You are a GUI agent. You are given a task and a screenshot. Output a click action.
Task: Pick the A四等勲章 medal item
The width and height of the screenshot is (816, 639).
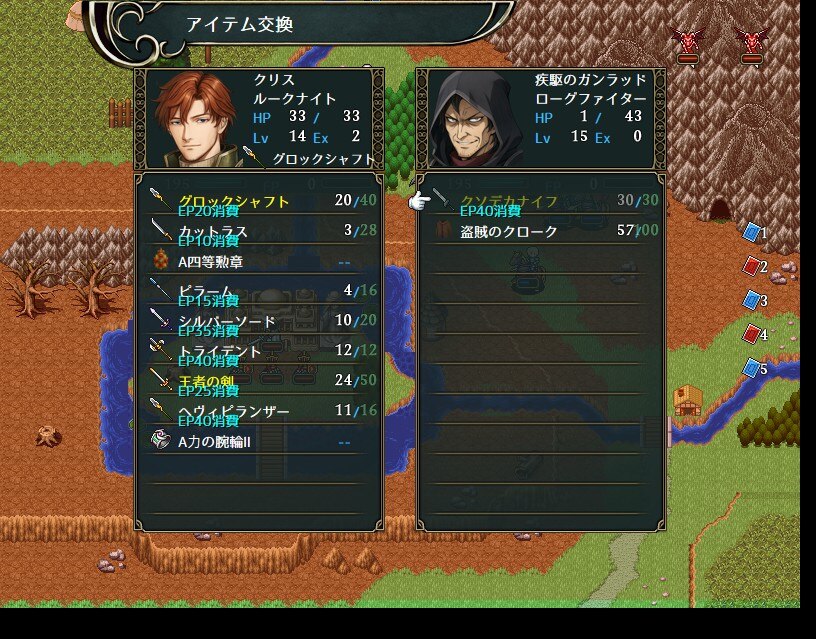pyautogui.click(x=210, y=261)
